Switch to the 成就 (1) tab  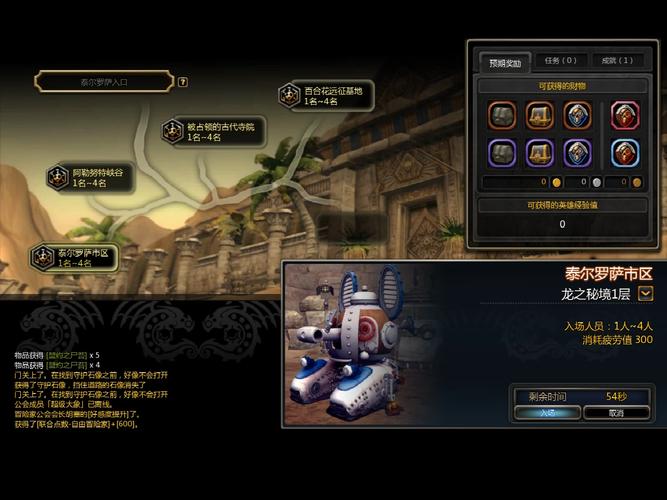pos(617,61)
